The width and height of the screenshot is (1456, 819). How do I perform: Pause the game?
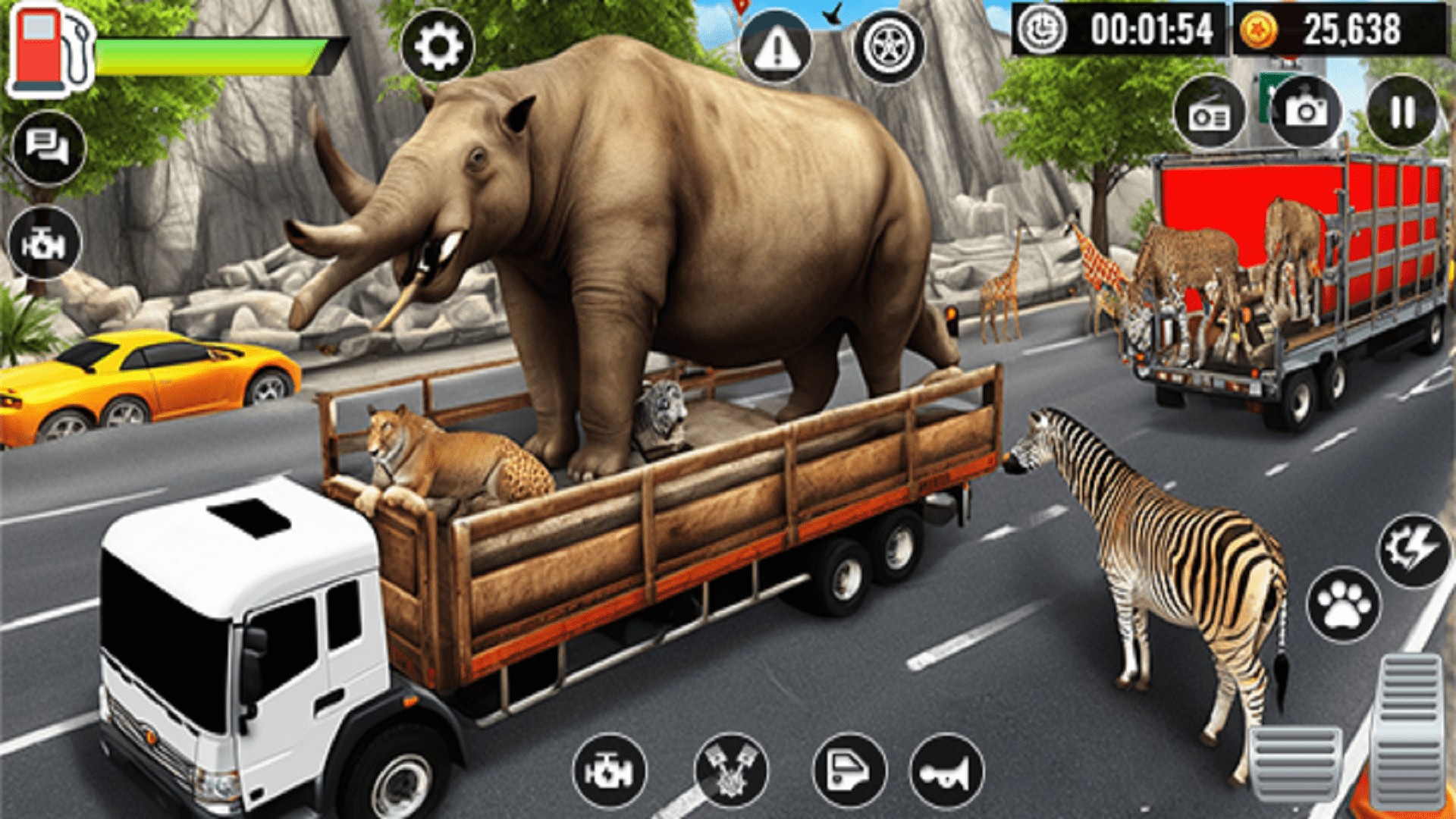pos(1402,112)
